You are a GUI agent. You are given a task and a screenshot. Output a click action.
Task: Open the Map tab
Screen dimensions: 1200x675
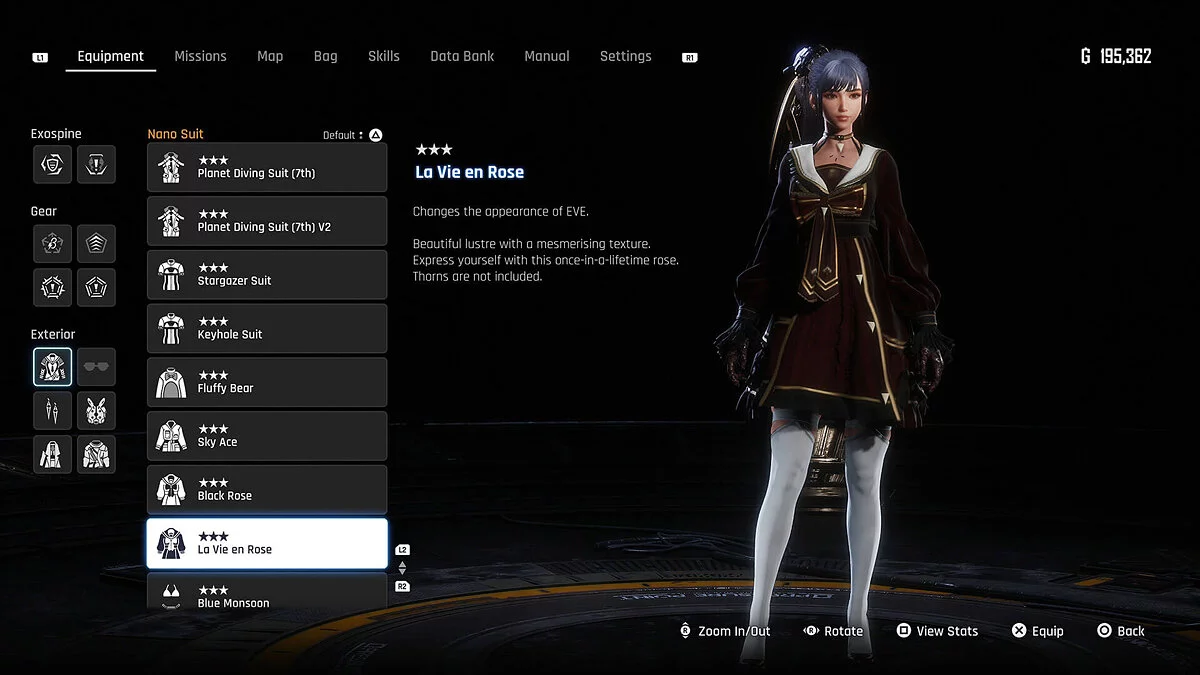pyautogui.click(x=270, y=57)
